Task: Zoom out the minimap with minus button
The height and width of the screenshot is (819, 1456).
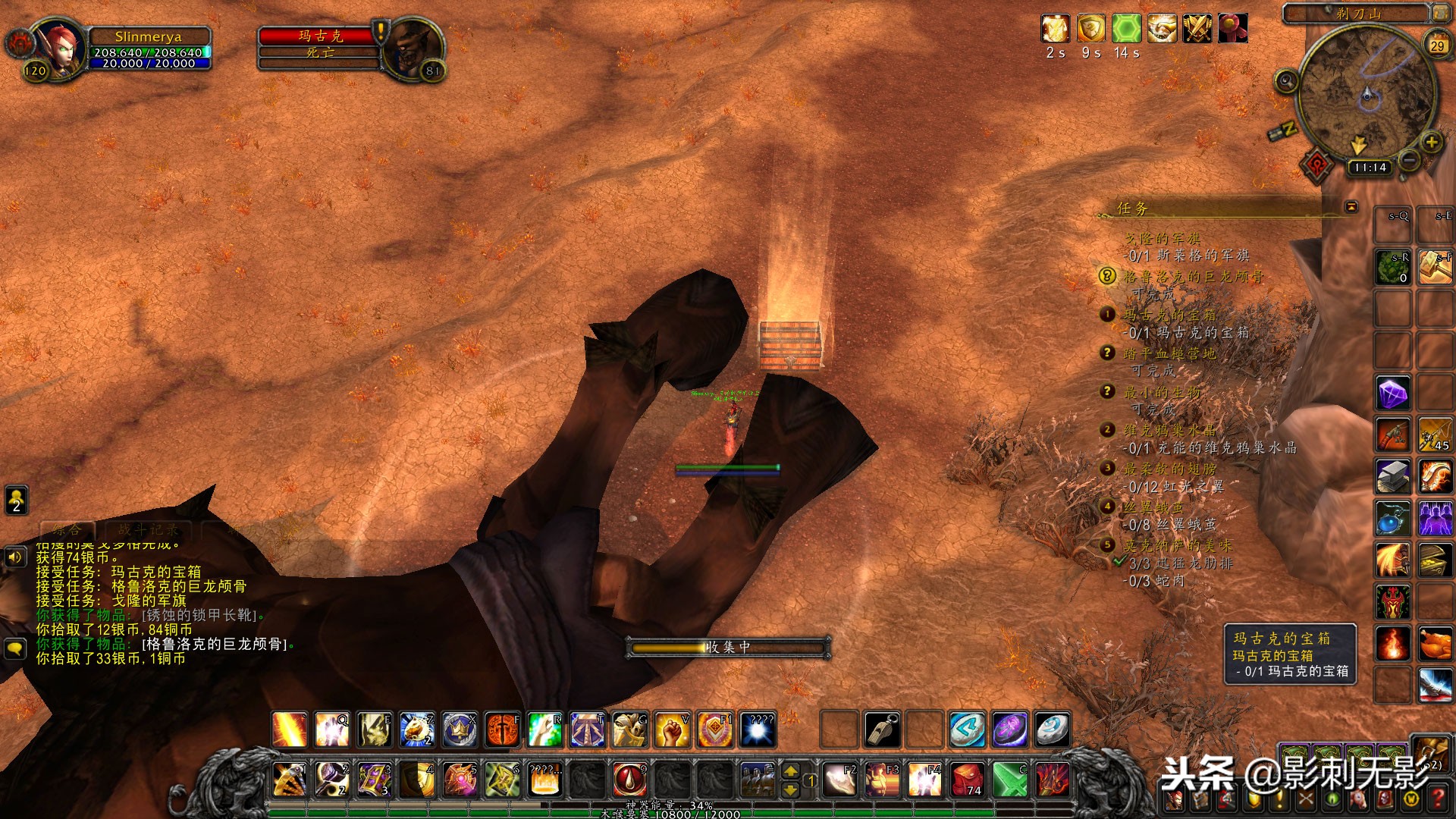Action: click(x=1409, y=160)
